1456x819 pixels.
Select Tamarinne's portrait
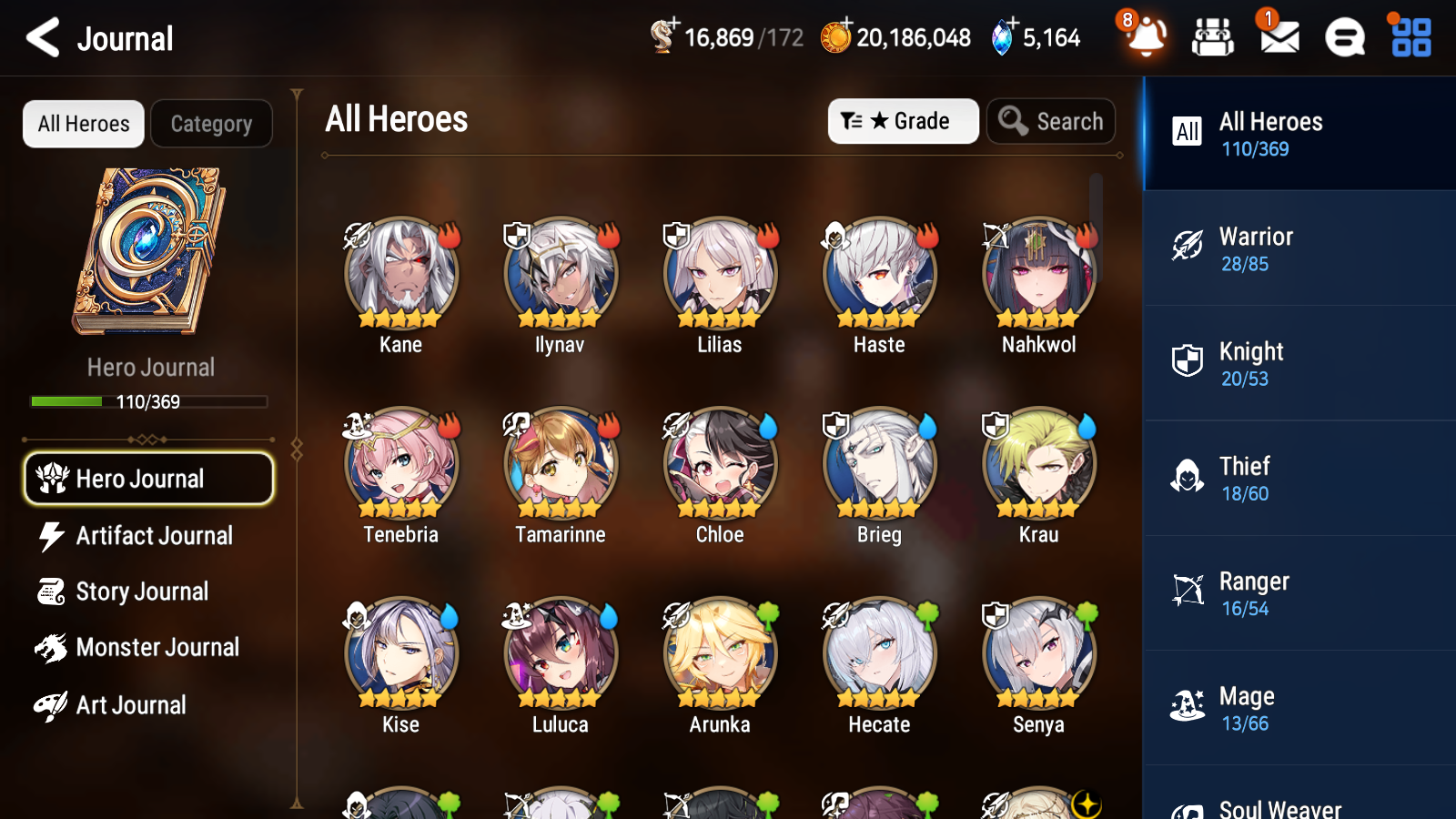(x=559, y=463)
